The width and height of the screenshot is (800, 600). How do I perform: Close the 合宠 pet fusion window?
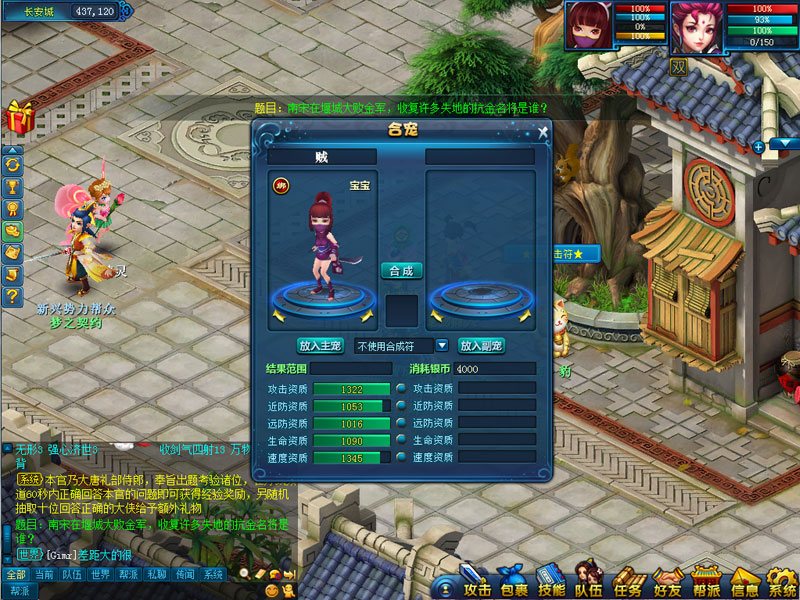tap(542, 131)
